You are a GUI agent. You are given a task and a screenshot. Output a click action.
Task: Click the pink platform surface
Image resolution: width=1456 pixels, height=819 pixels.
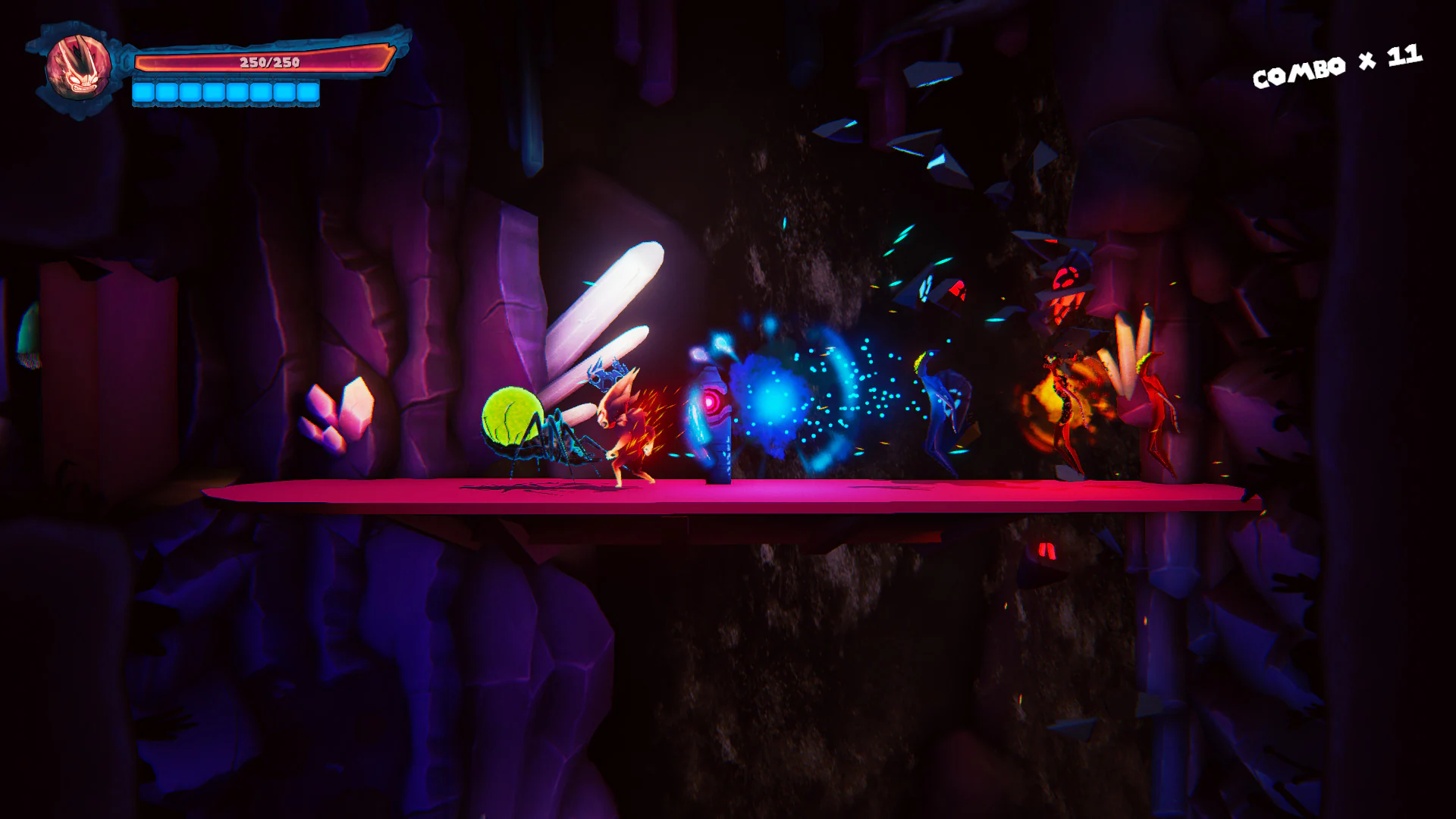click(758, 493)
